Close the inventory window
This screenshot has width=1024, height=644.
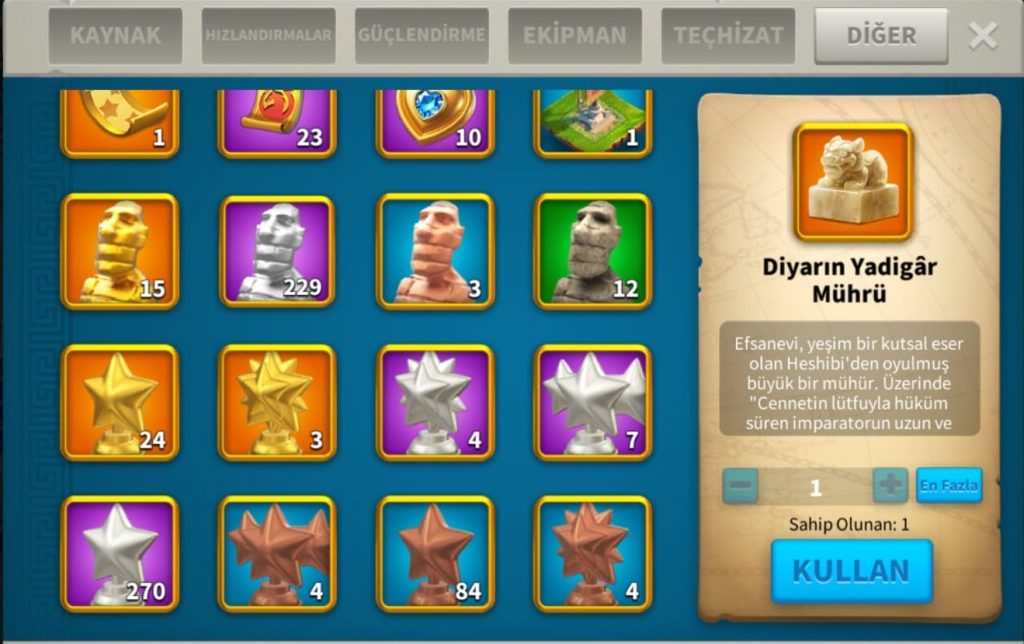coord(982,36)
